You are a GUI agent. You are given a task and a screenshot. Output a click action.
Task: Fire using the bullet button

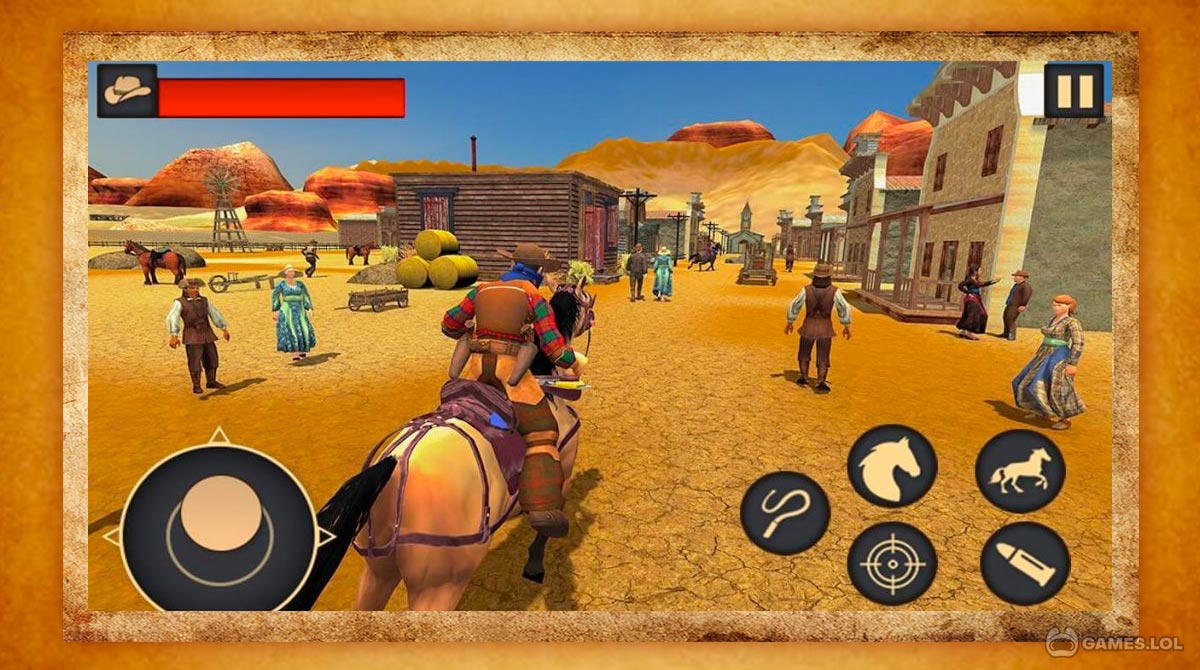coord(1025,563)
